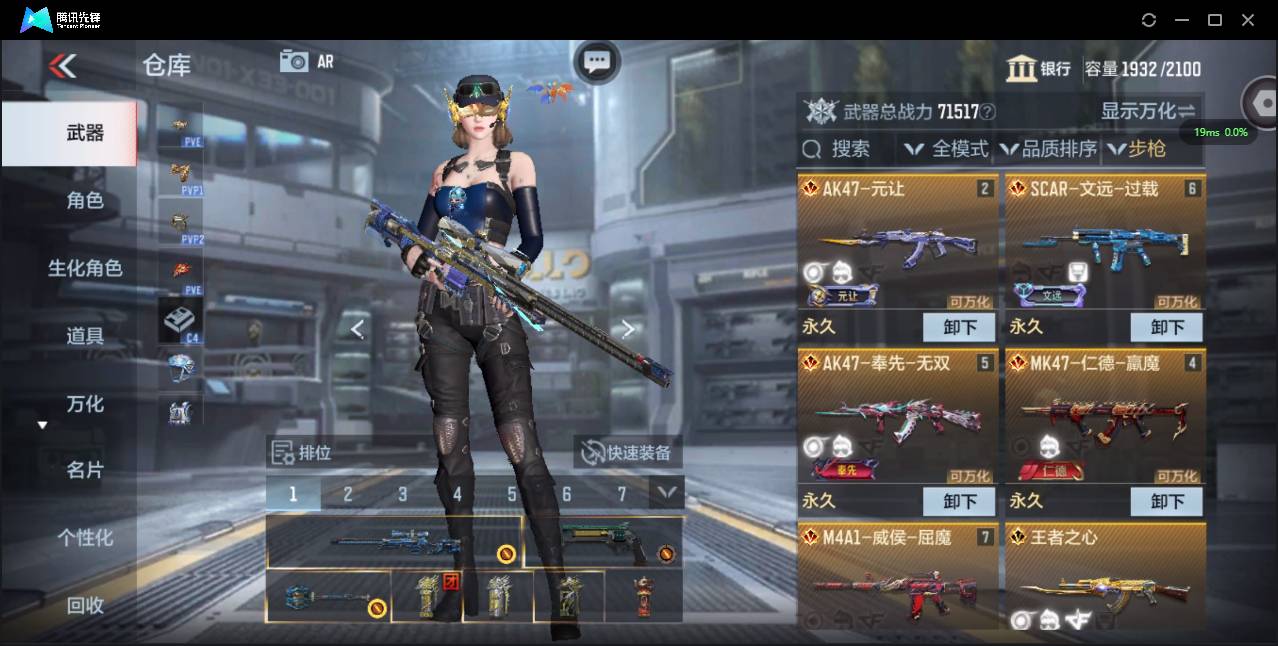Choose the 道具 category
The height and width of the screenshot is (646, 1278).
point(84,336)
